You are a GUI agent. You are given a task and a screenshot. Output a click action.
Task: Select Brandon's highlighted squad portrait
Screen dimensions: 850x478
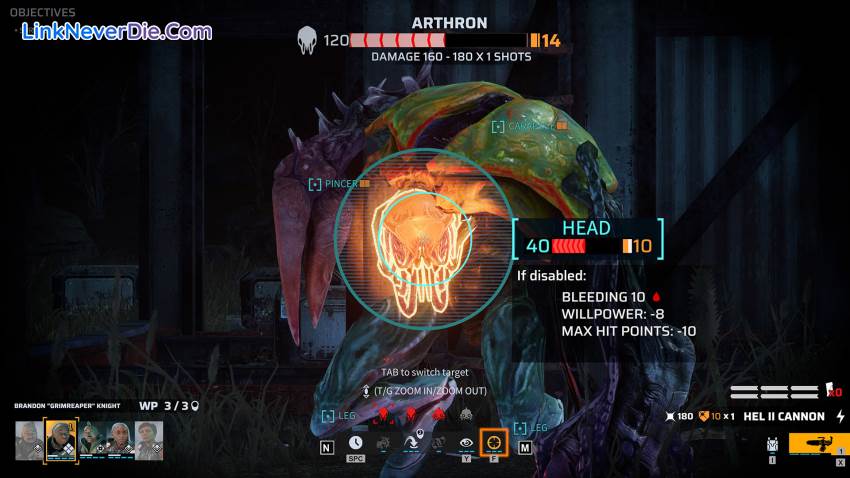tap(61, 439)
